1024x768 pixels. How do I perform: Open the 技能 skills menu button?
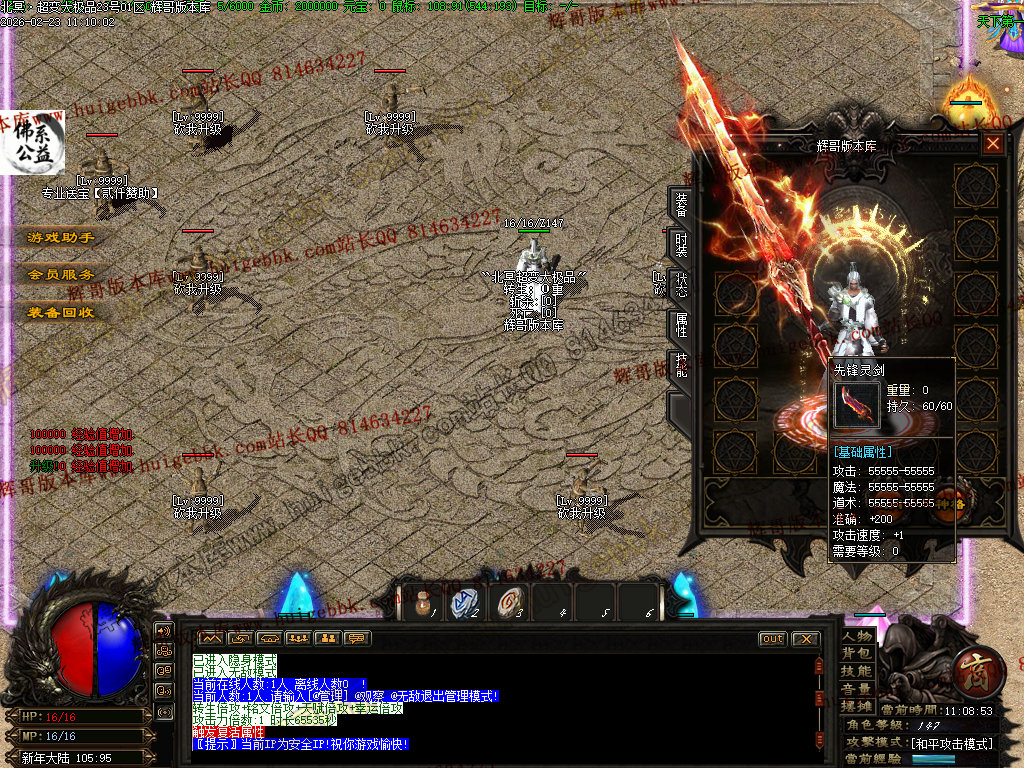[x=857, y=671]
